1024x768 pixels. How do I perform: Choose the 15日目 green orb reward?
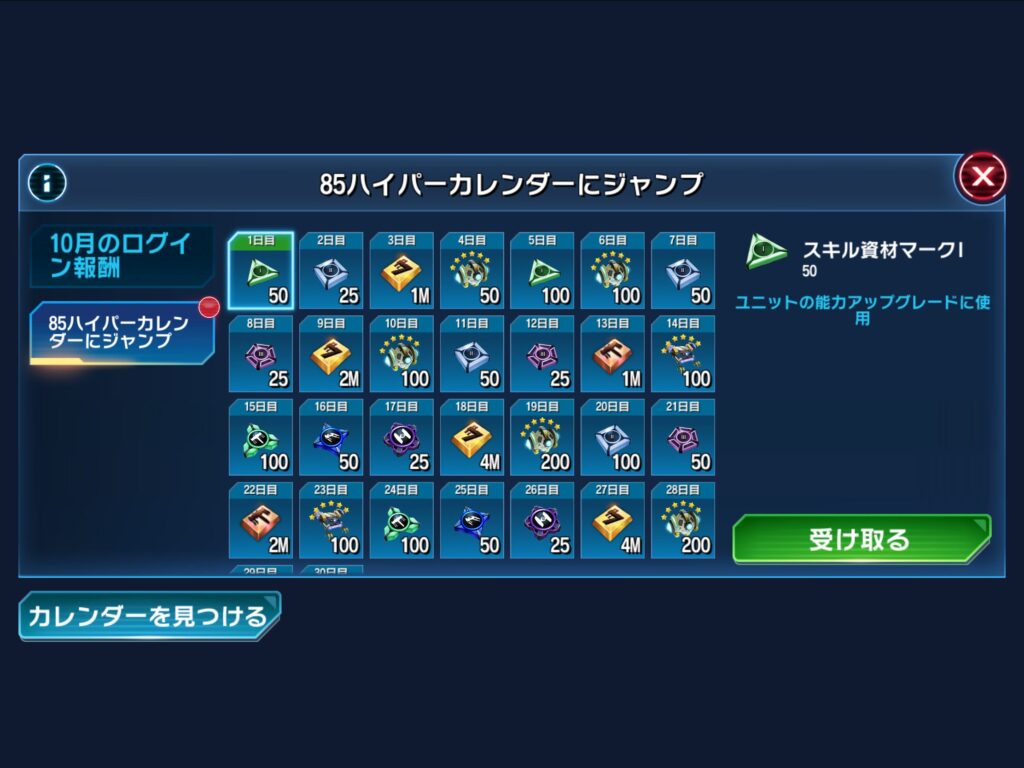(261, 438)
